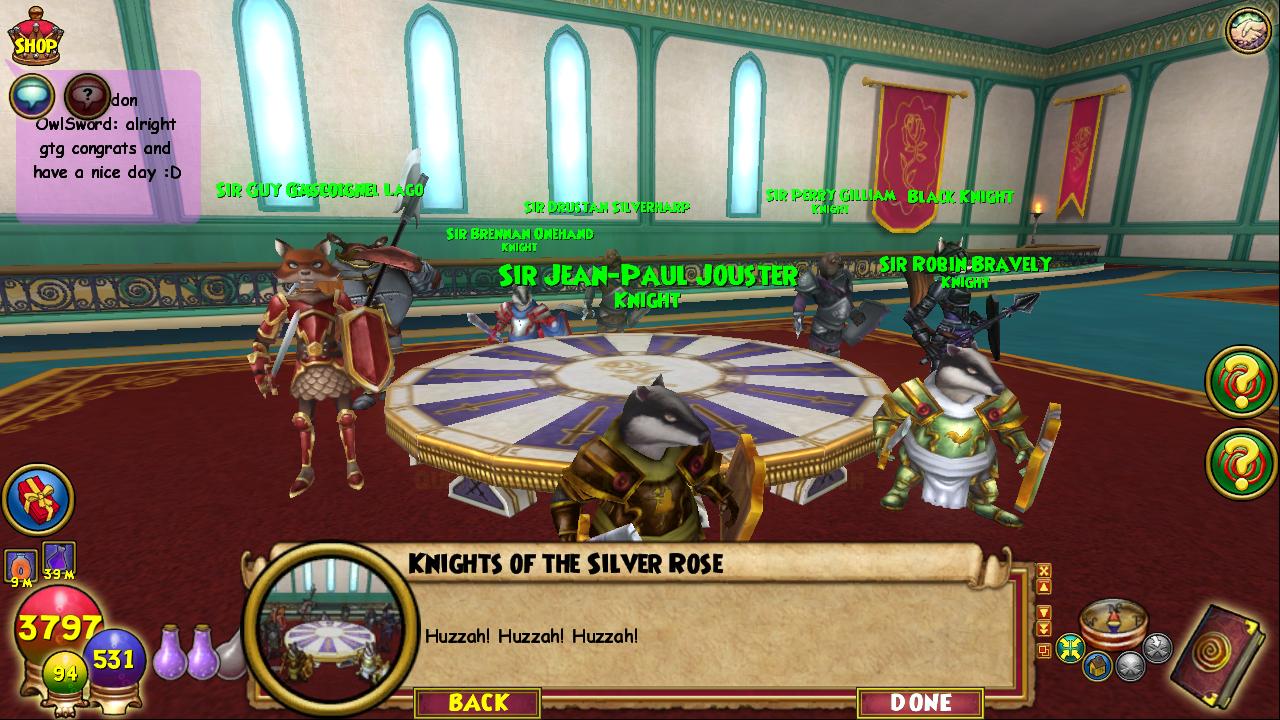The width and height of the screenshot is (1280, 720).
Task: Click the upper red-green question mark button
Action: pos(1241,381)
